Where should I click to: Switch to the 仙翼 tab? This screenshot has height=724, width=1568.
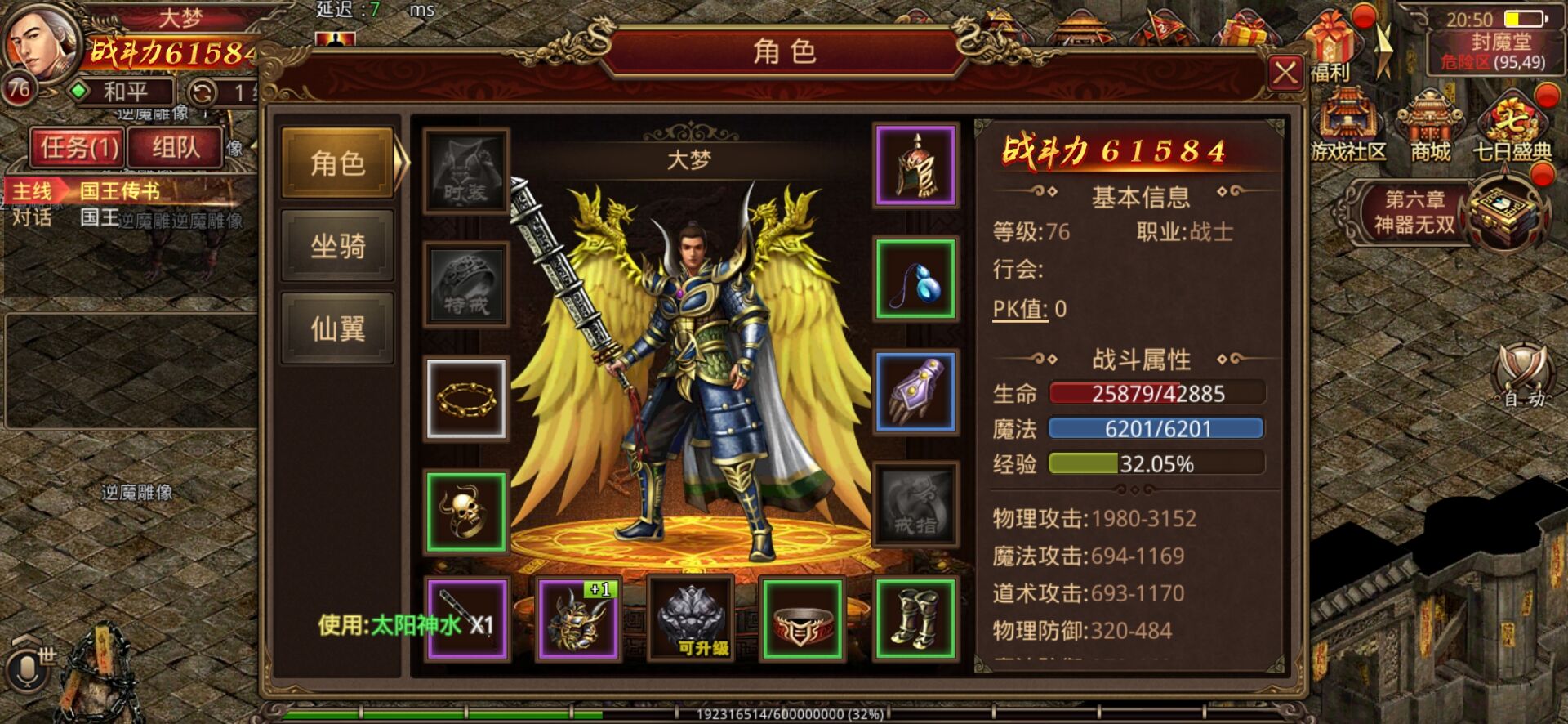[335, 327]
